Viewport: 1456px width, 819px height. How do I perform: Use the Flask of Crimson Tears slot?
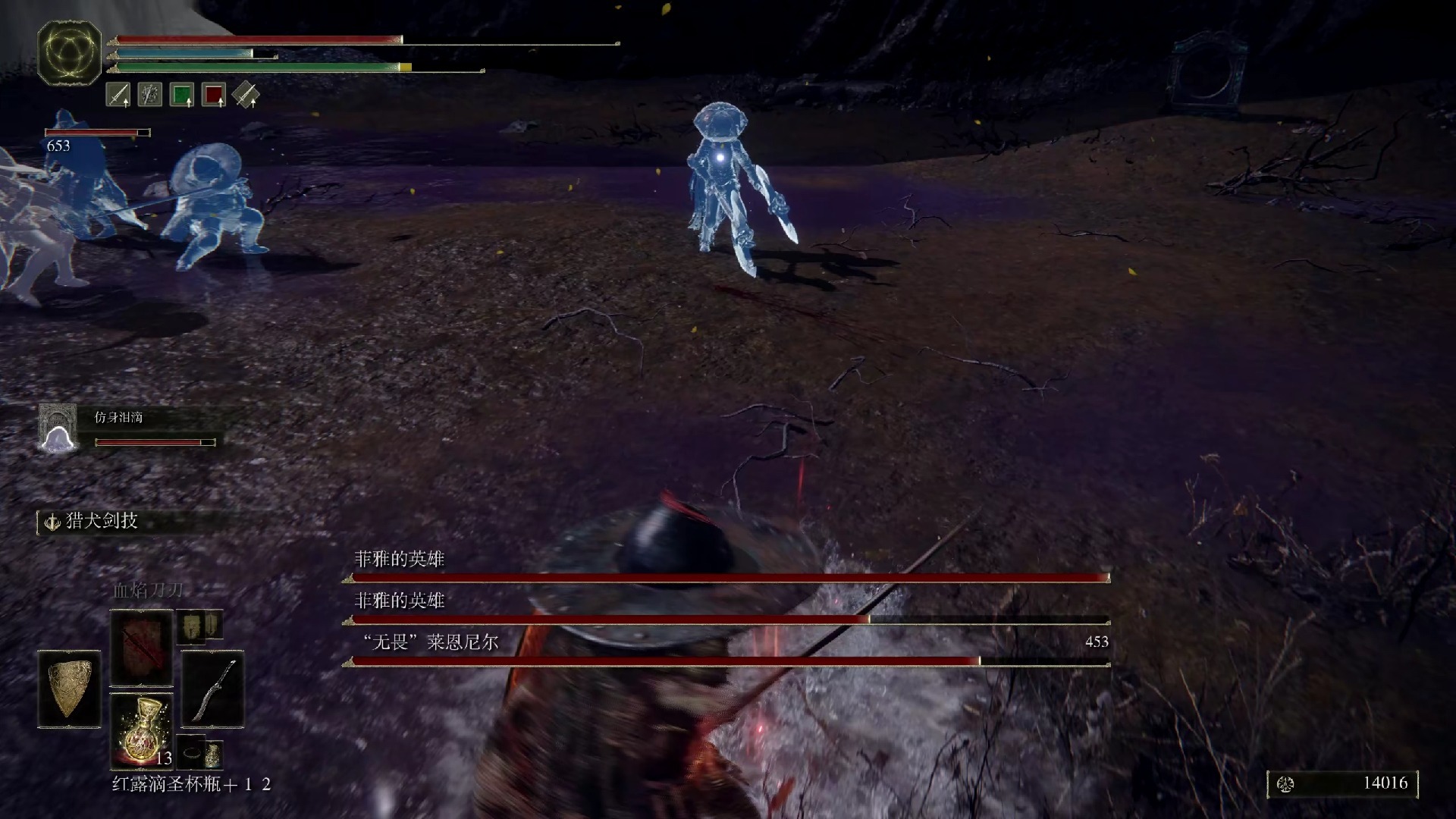tap(142, 731)
